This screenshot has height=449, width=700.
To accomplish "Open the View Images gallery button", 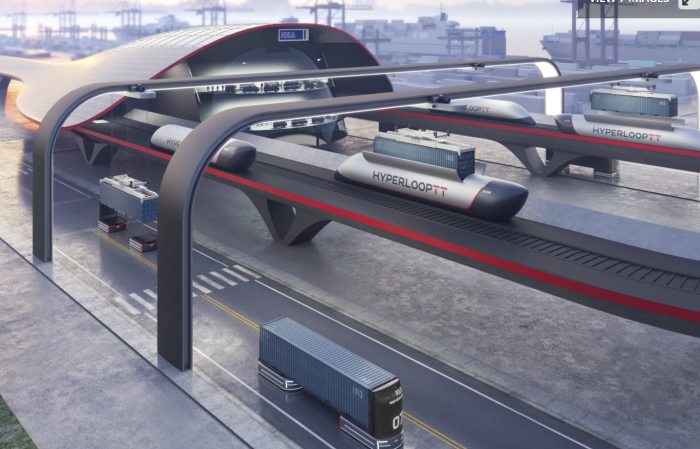I will 628,2.
